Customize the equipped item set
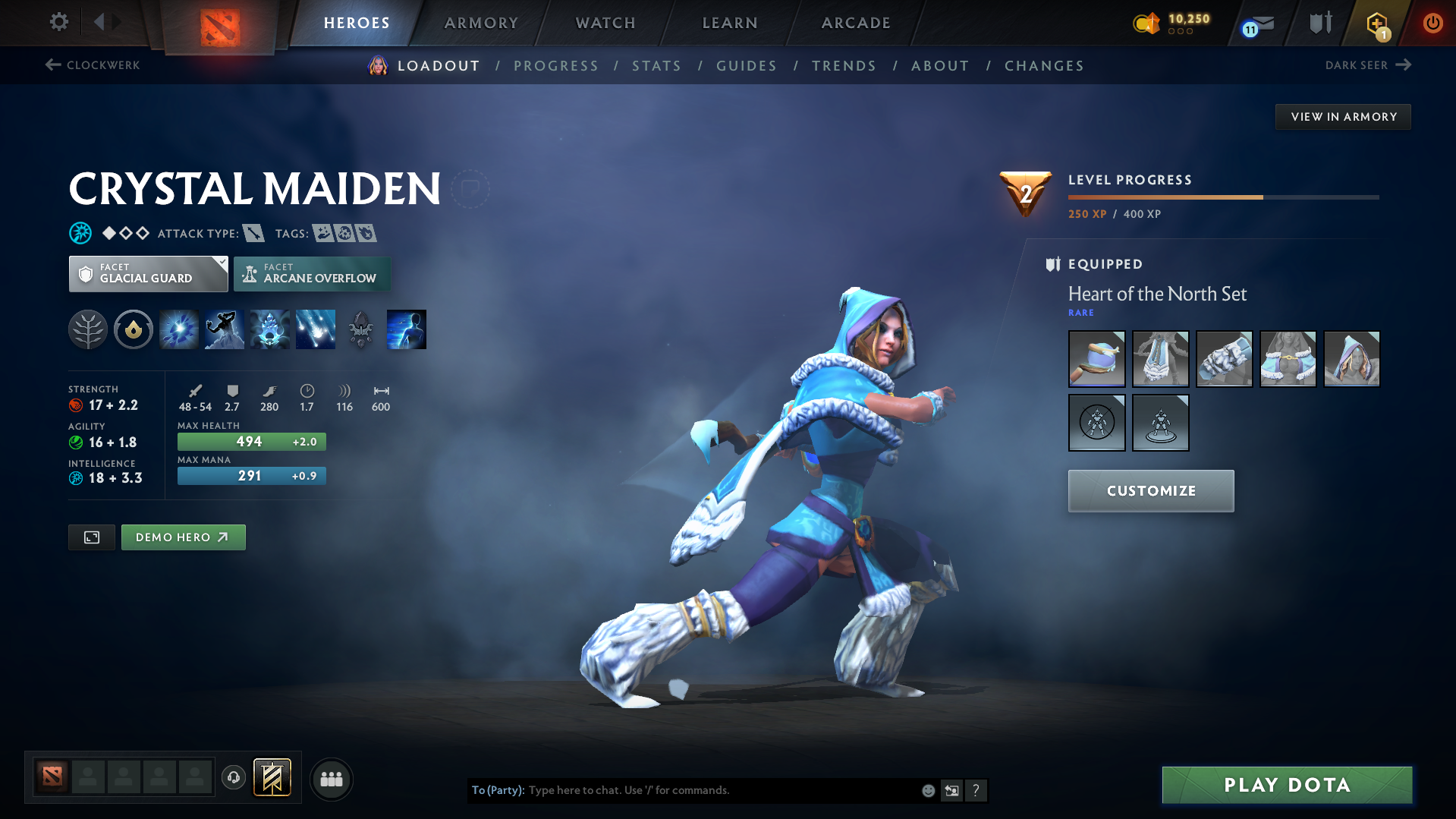The image size is (1456, 819). coord(1150,491)
